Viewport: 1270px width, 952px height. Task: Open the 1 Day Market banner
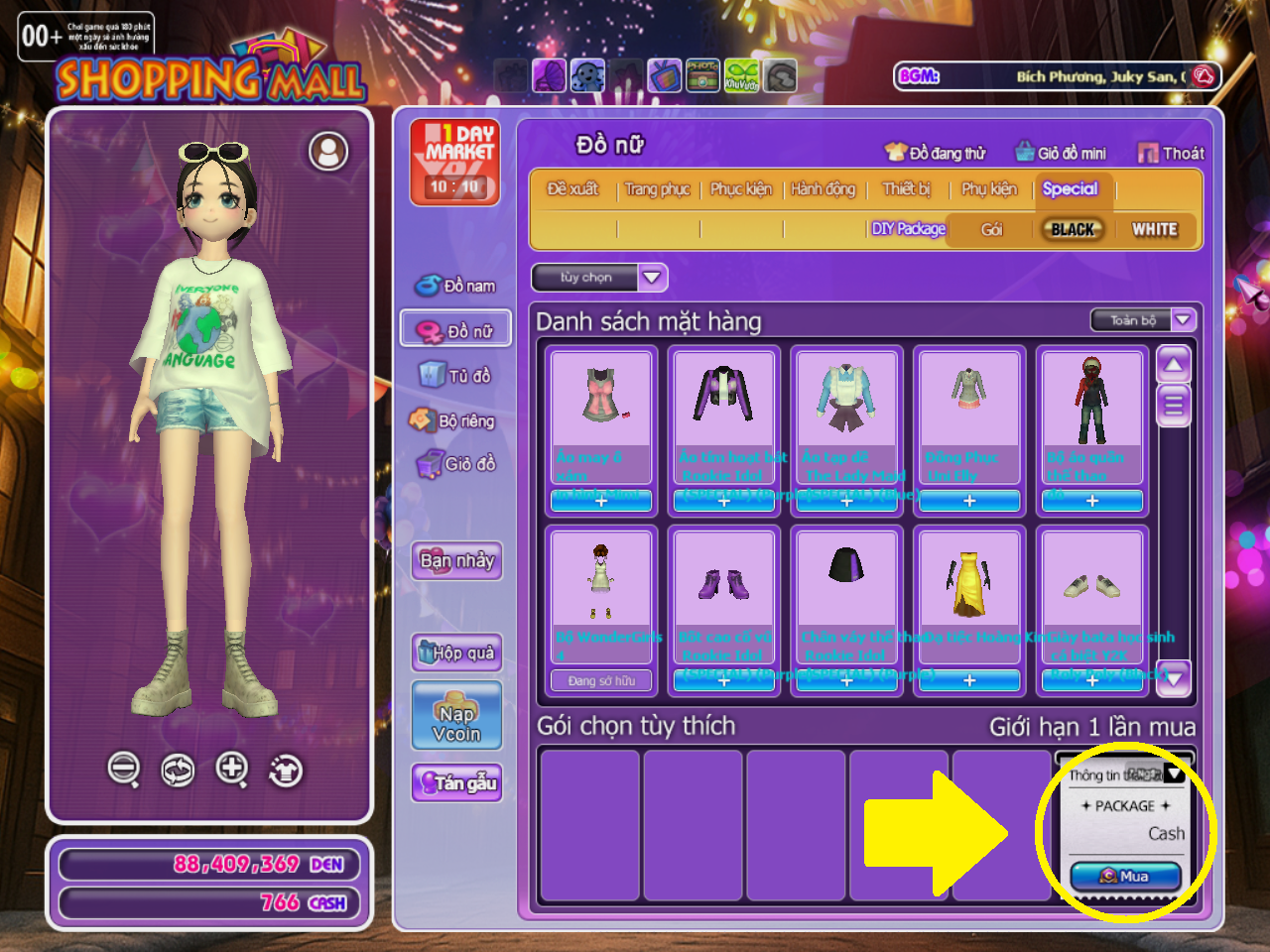pyautogui.click(x=455, y=163)
